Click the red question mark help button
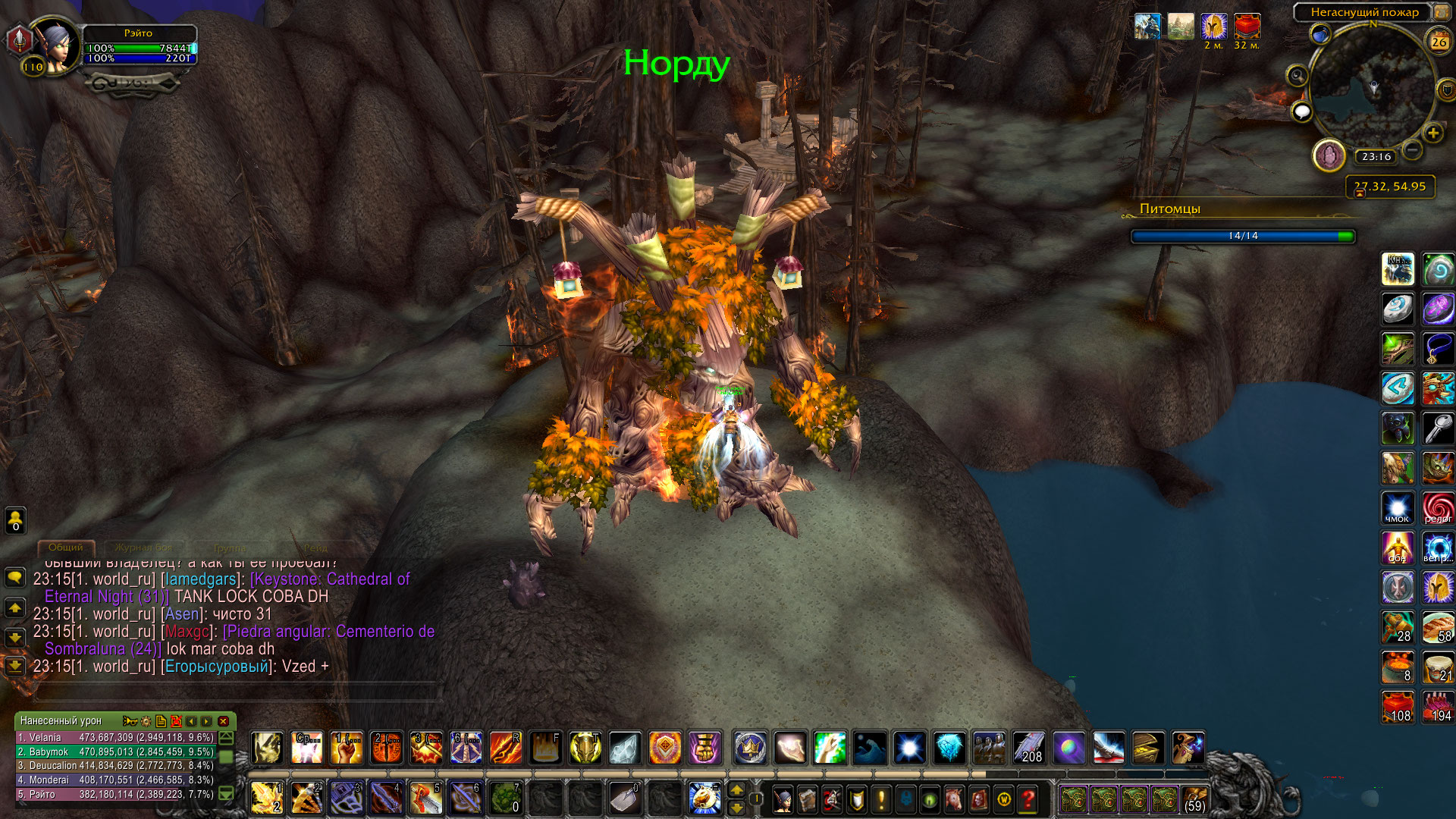Viewport: 1456px width, 819px height. [x=1028, y=799]
